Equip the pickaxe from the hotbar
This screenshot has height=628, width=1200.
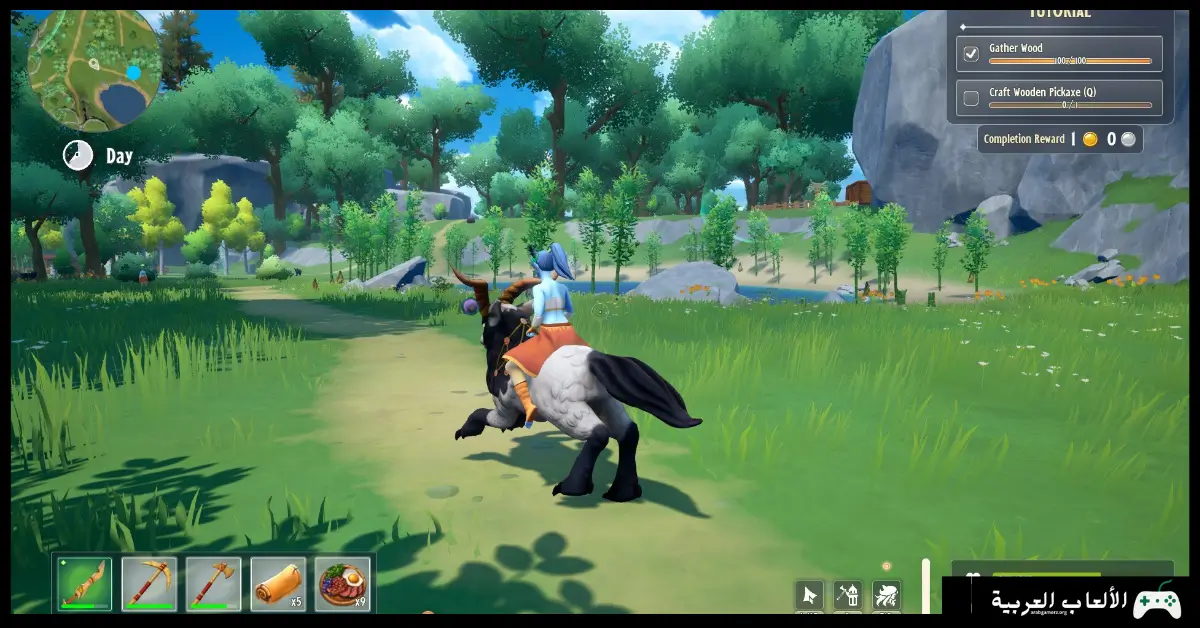149,584
